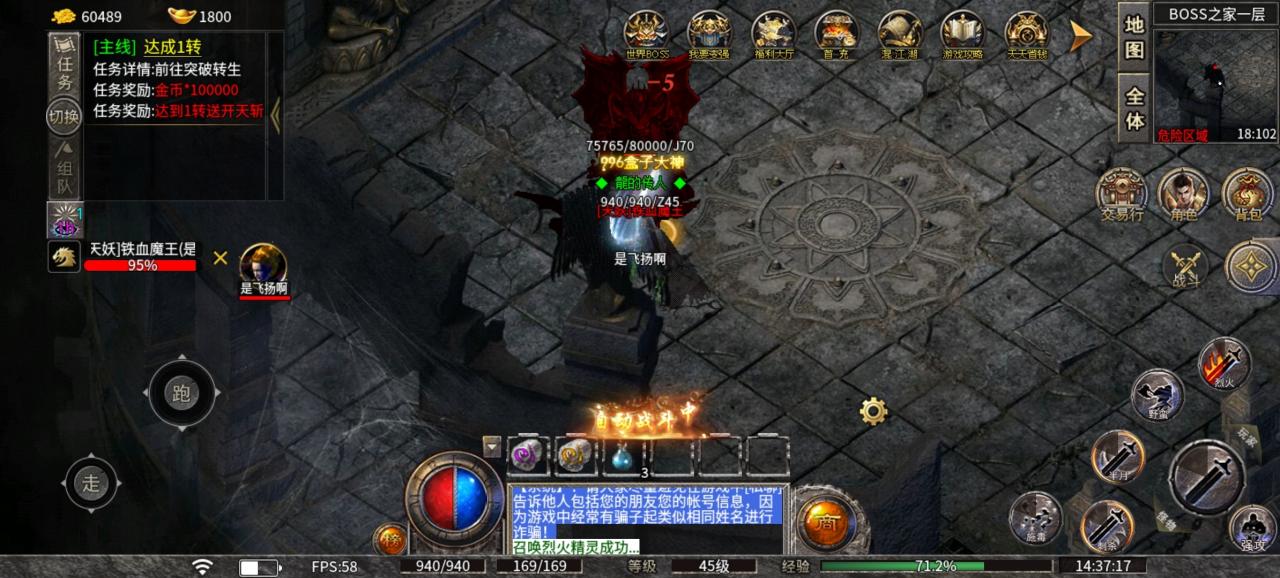This screenshot has width=1280, height=578.
Task: Open the 福利大厅 welfare hall
Action: [x=773, y=35]
